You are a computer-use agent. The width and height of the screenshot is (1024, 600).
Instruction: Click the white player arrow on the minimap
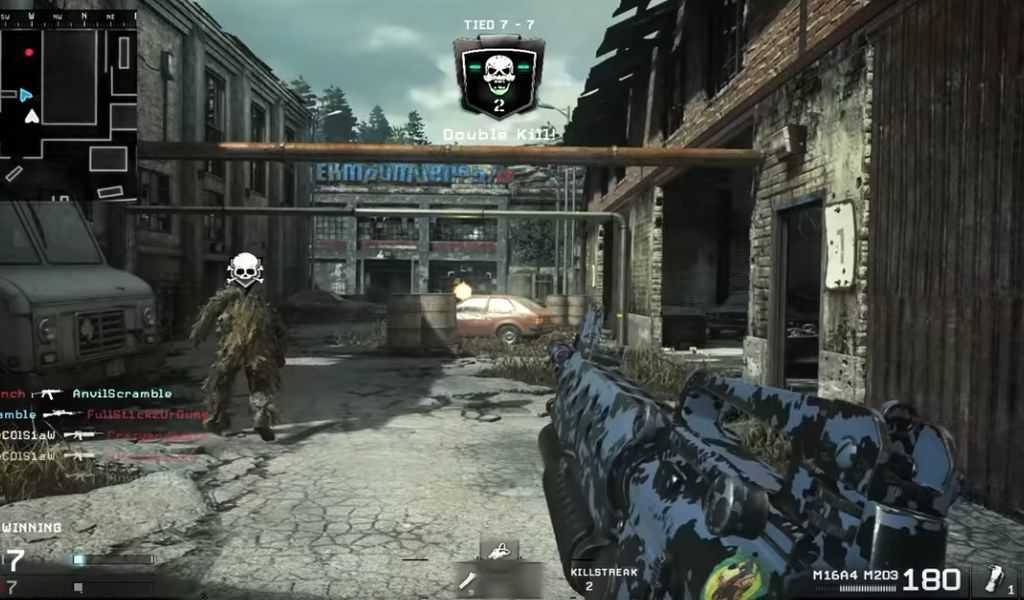tap(32, 116)
